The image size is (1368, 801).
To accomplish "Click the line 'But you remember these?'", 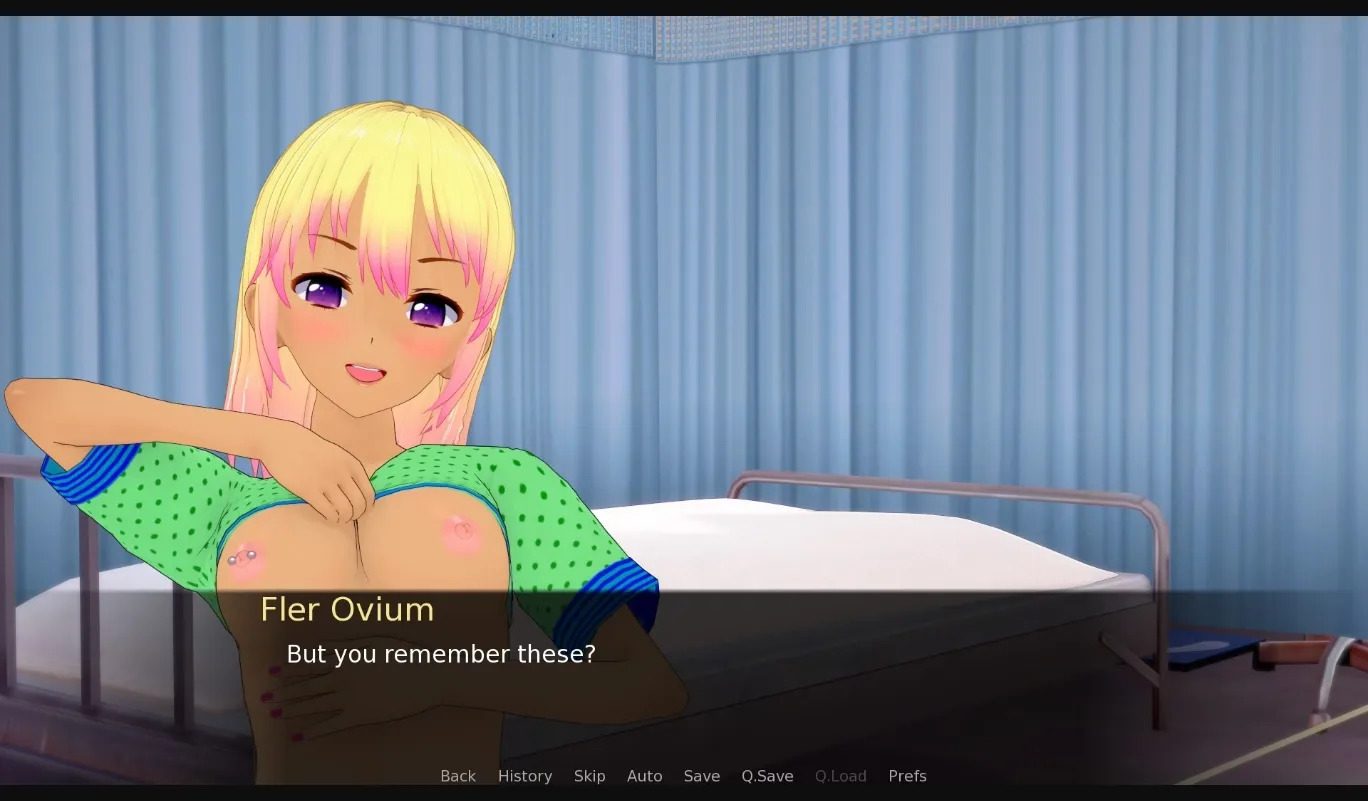I will [x=441, y=654].
